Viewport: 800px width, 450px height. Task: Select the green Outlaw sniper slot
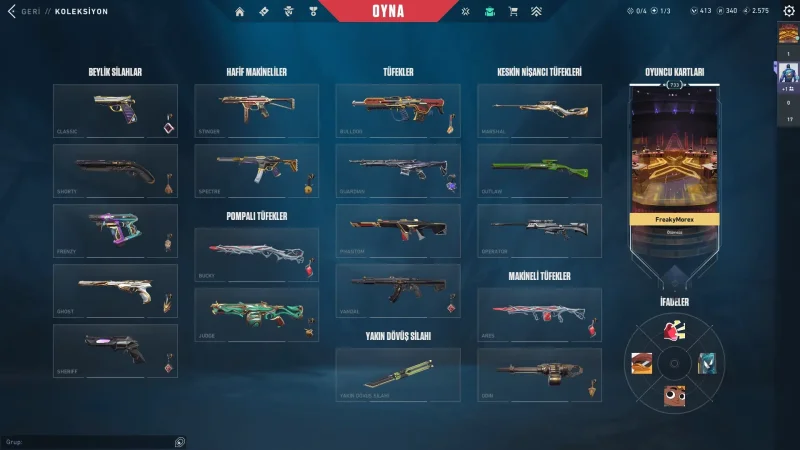(x=539, y=170)
